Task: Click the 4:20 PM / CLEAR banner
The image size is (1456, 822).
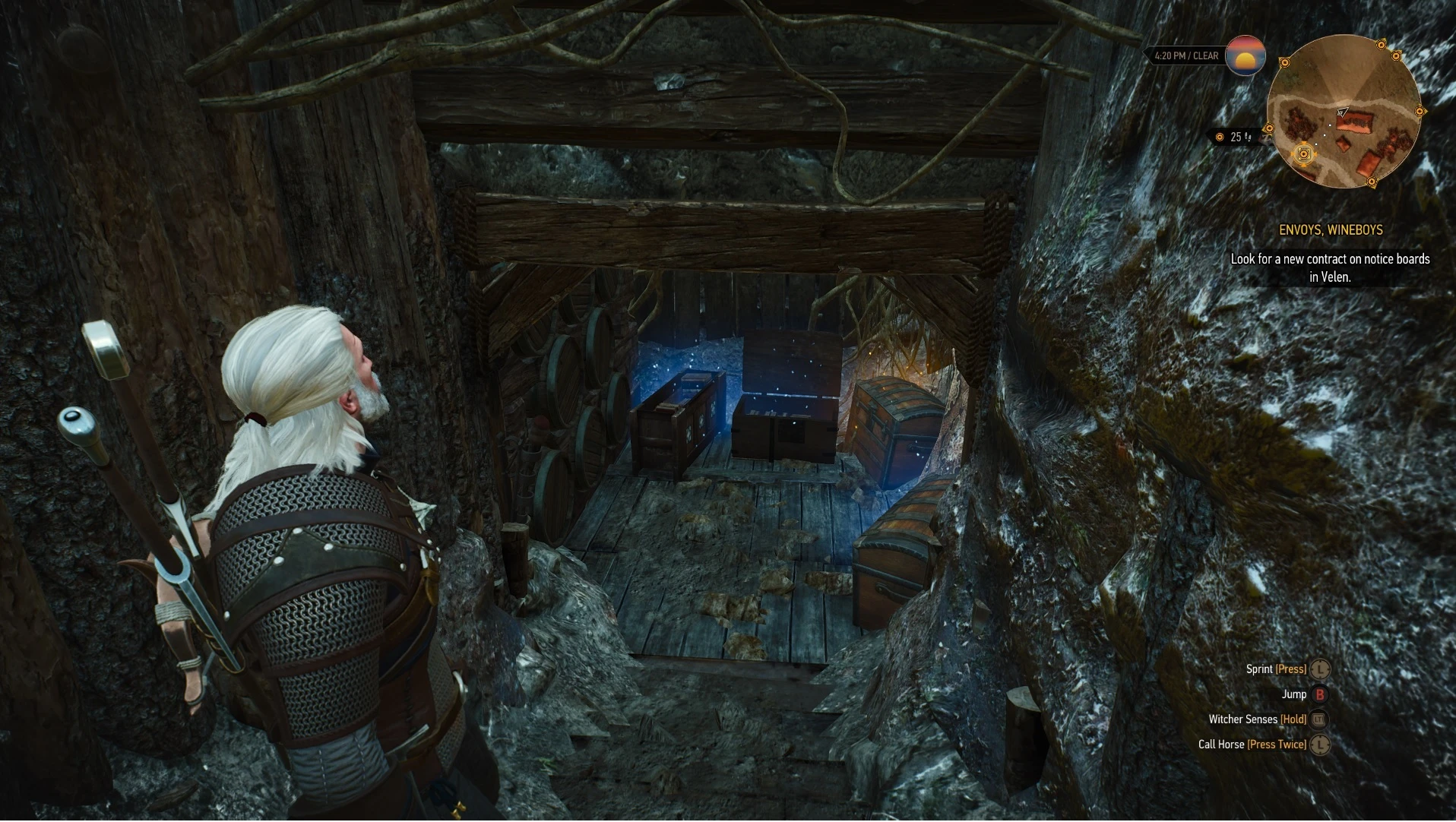Action: [1185, 55]
